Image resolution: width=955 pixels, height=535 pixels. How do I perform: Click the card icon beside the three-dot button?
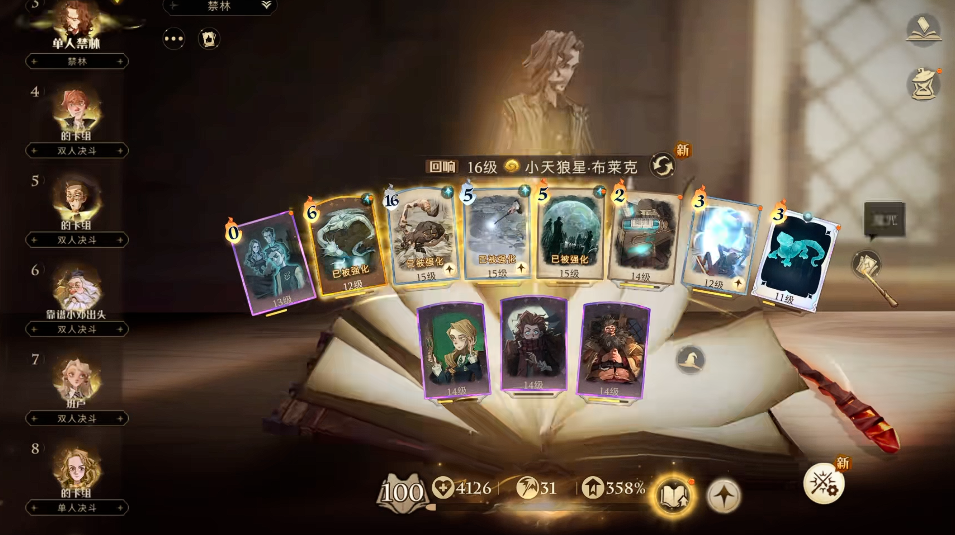pos(209,38)
